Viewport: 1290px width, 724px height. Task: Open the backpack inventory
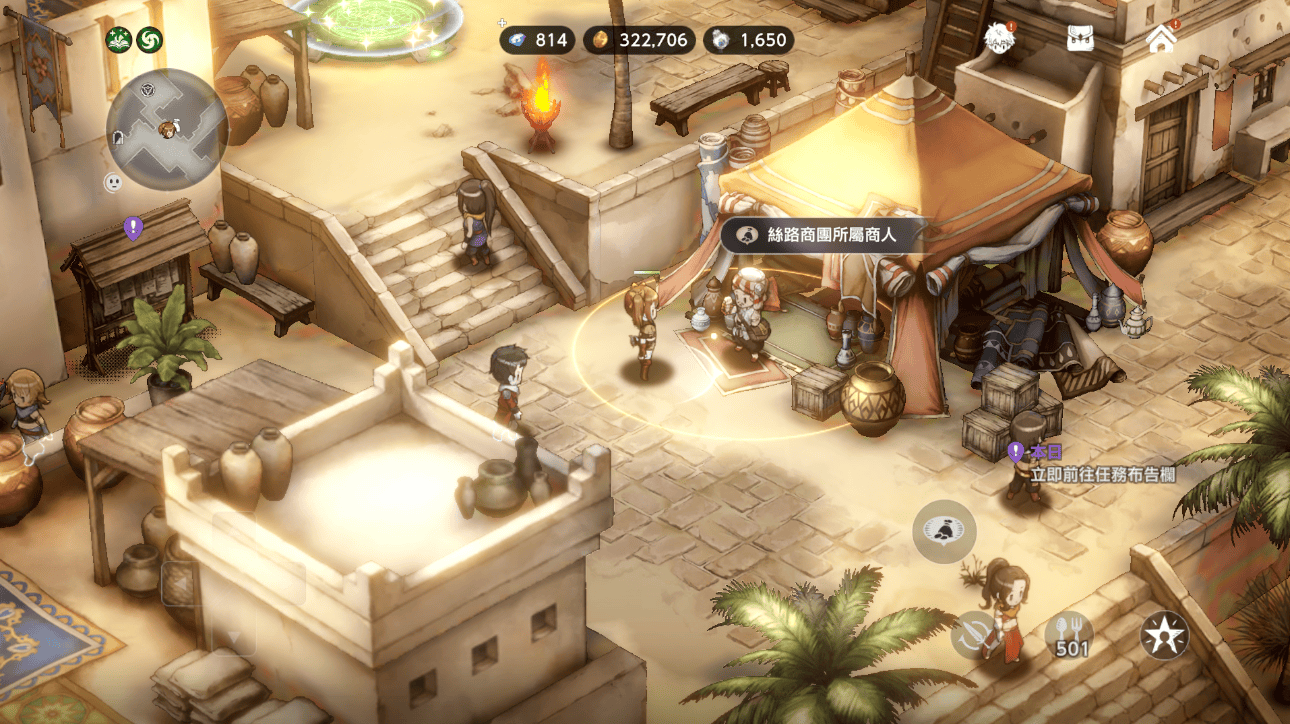tap(1080, 39)
